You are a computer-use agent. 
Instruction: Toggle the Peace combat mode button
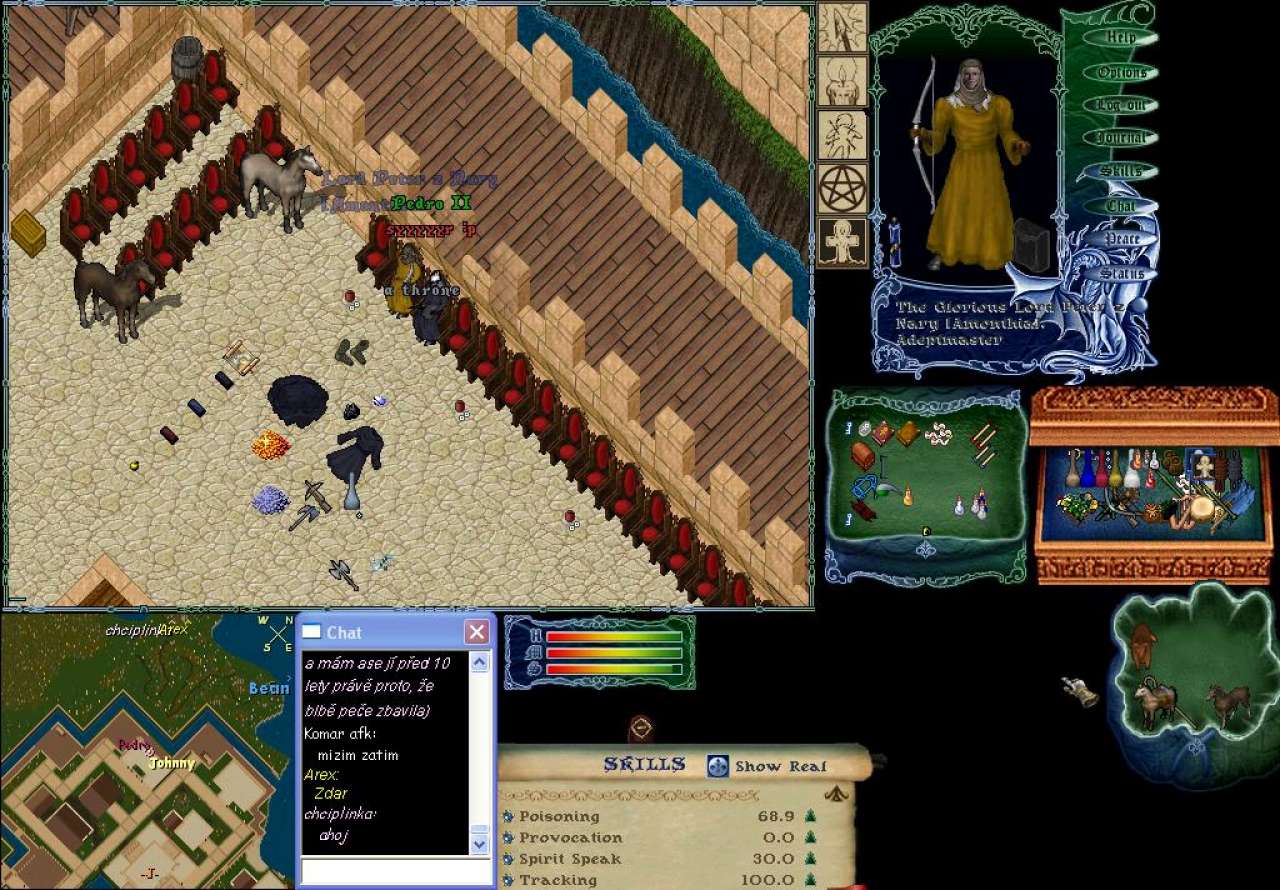click(1122, 239)
